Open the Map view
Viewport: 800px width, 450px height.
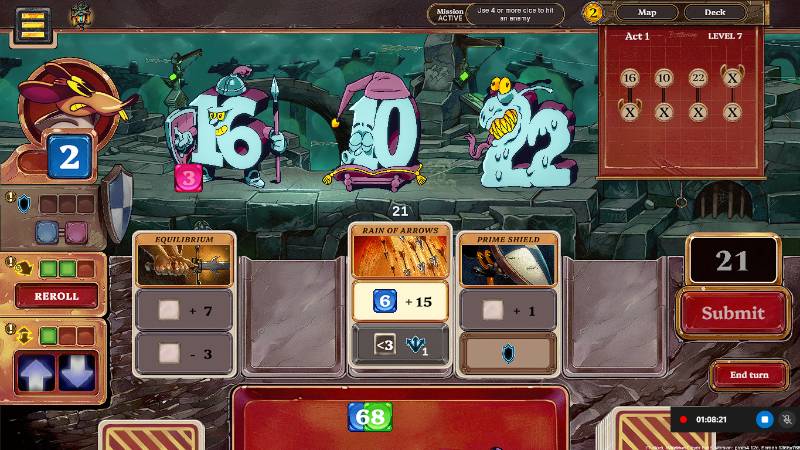(647, 12)
